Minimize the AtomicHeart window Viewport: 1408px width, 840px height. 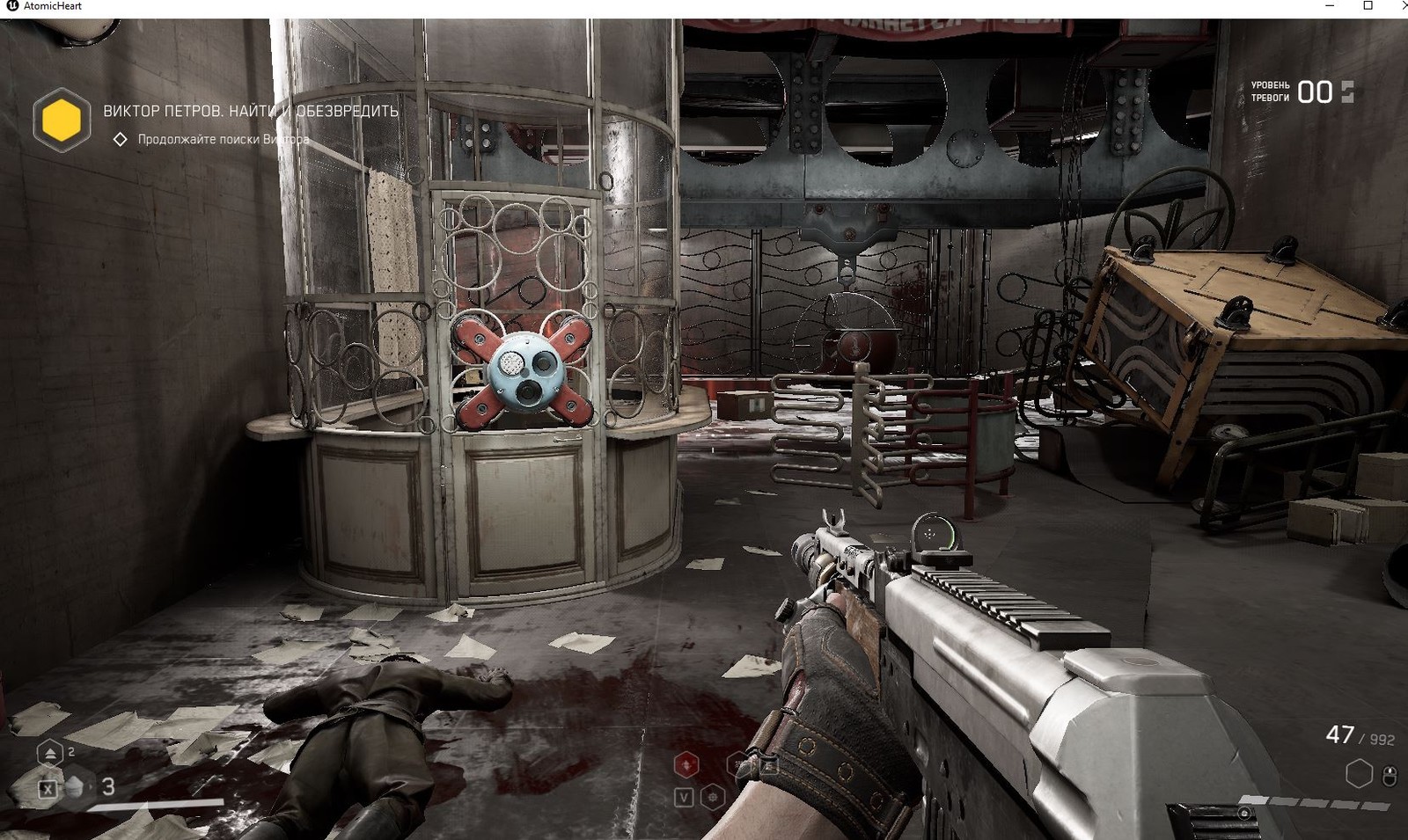tap(1330, 6)
